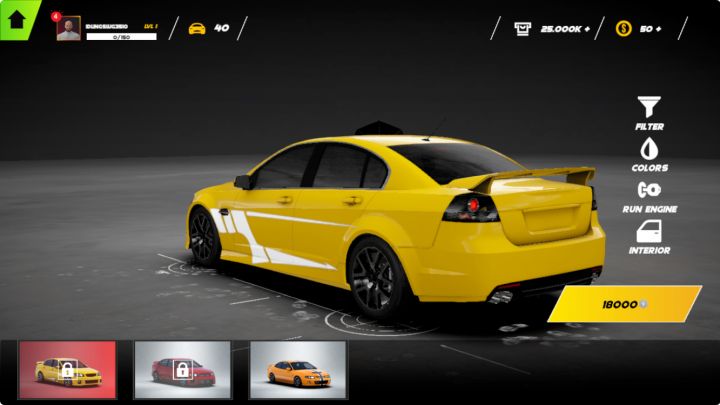Purchase the car for 18000
The height and width of the screenshot is (405, 720).
(625, 304)
